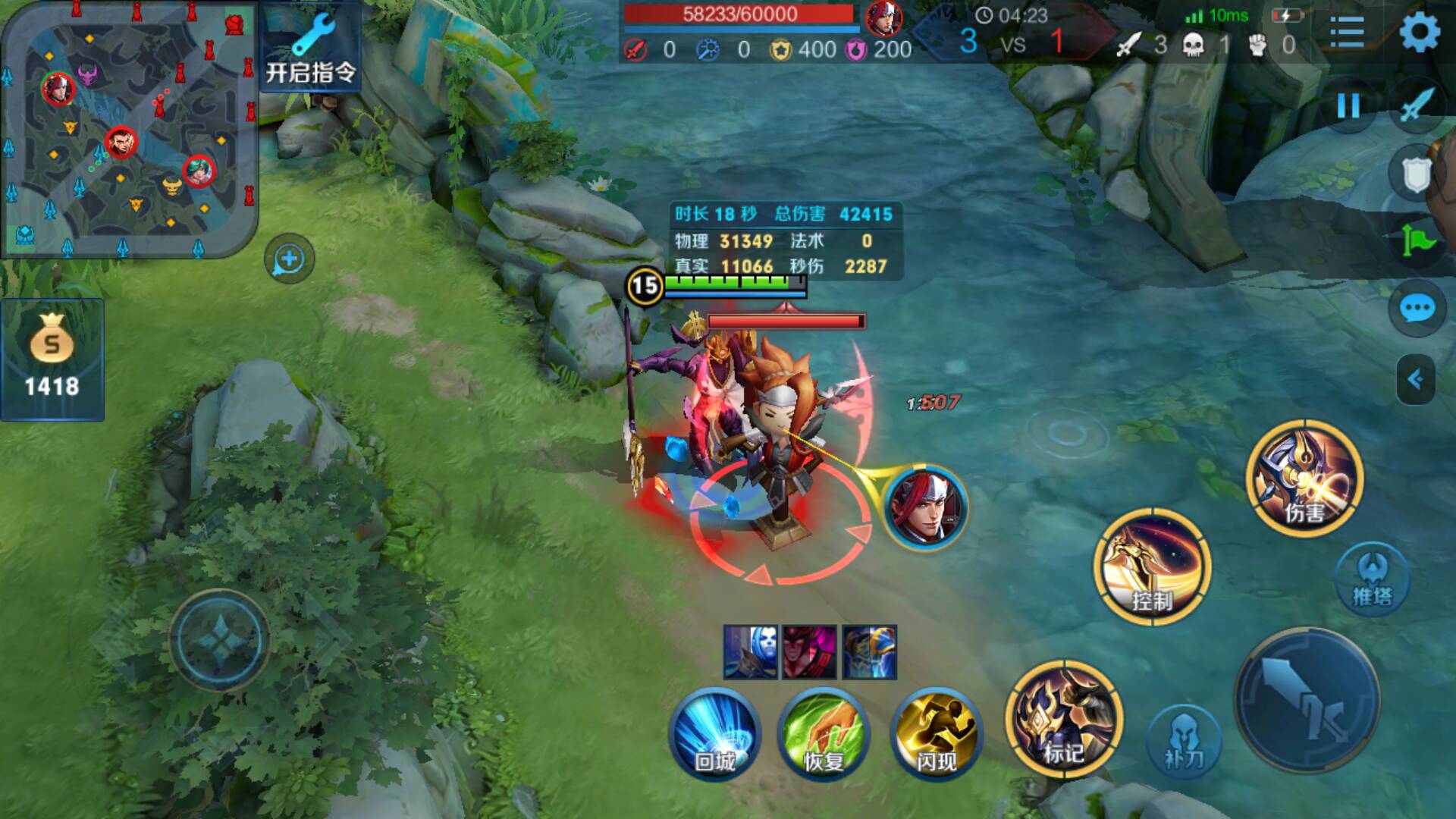Select the 推塔 tower attack button
This screenshot has width=1456, height=819.
tap(1372, 580)
